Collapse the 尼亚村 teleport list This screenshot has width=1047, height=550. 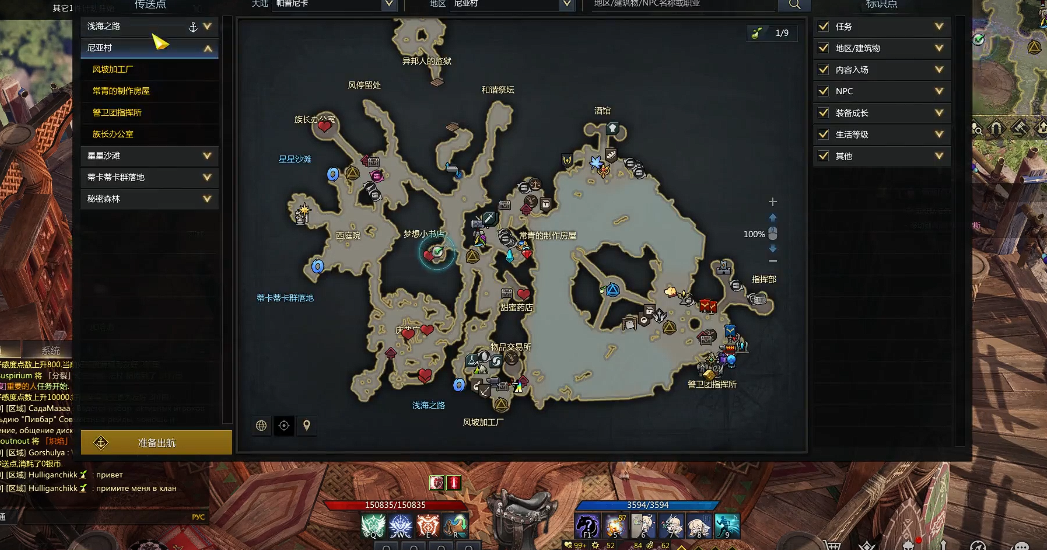pos(208,48)
